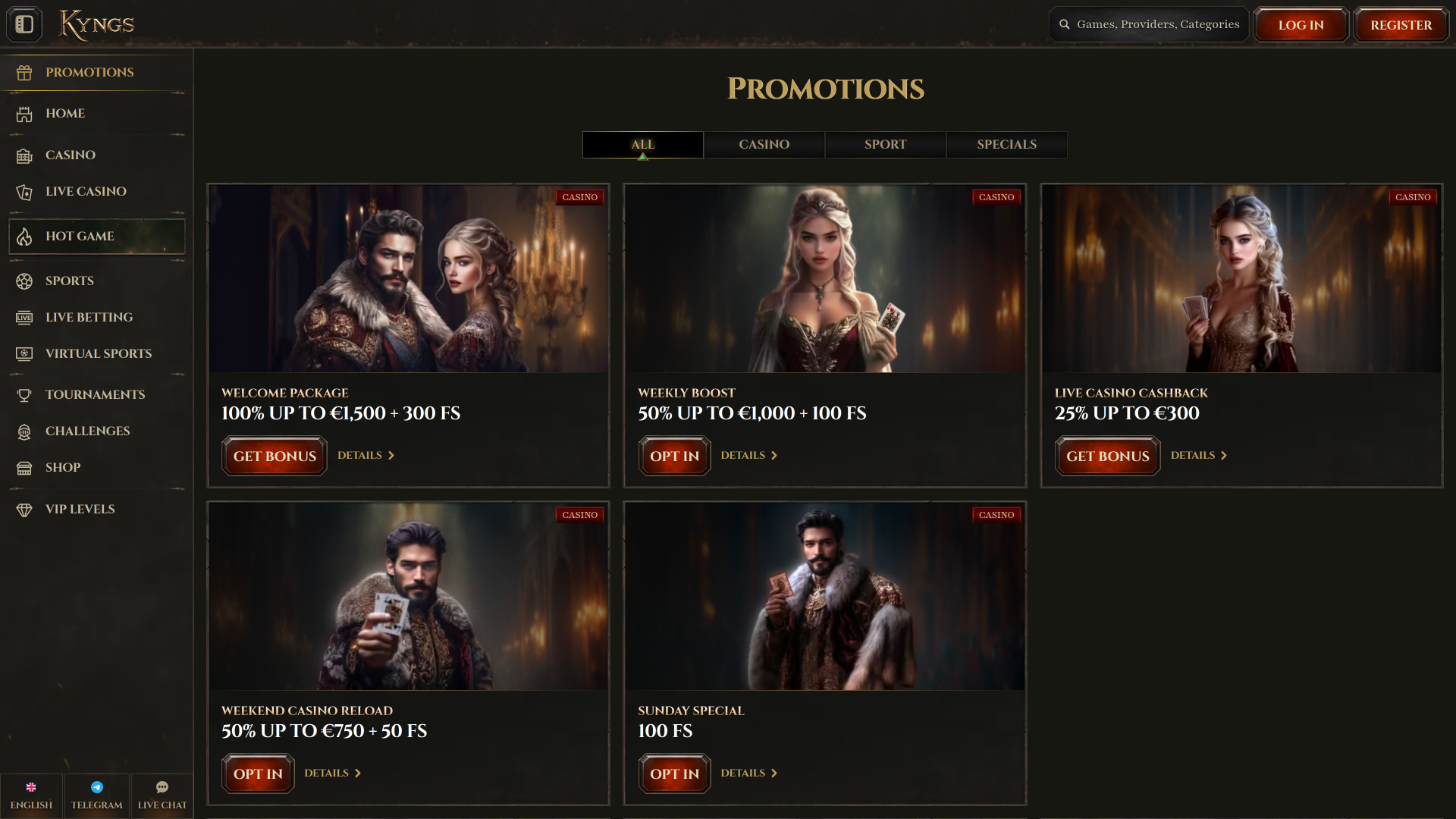
Task: Switch to the SPECIALS promotions tab
Action: tap(1006, 144)
